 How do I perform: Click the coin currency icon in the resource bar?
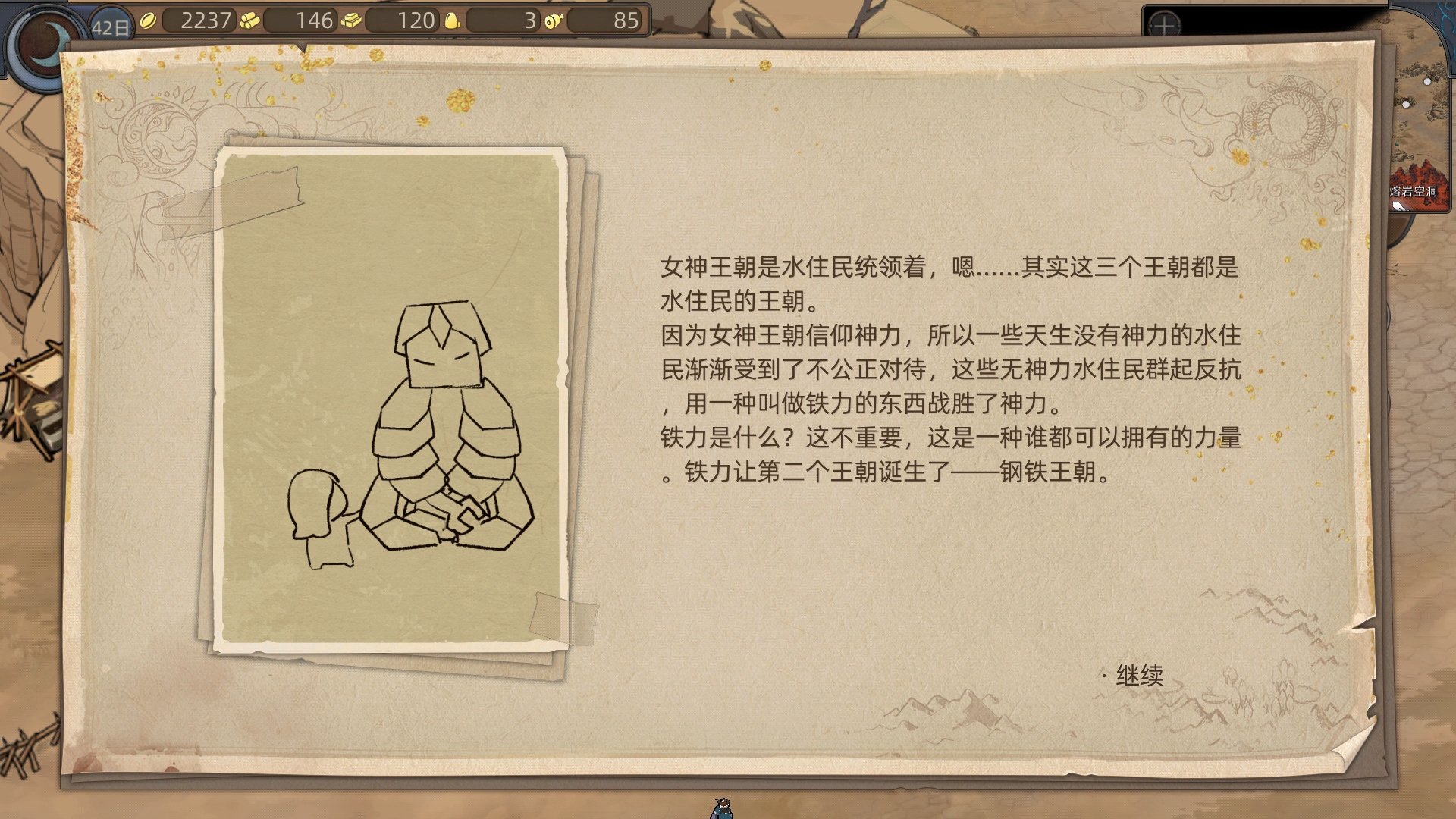149,21
